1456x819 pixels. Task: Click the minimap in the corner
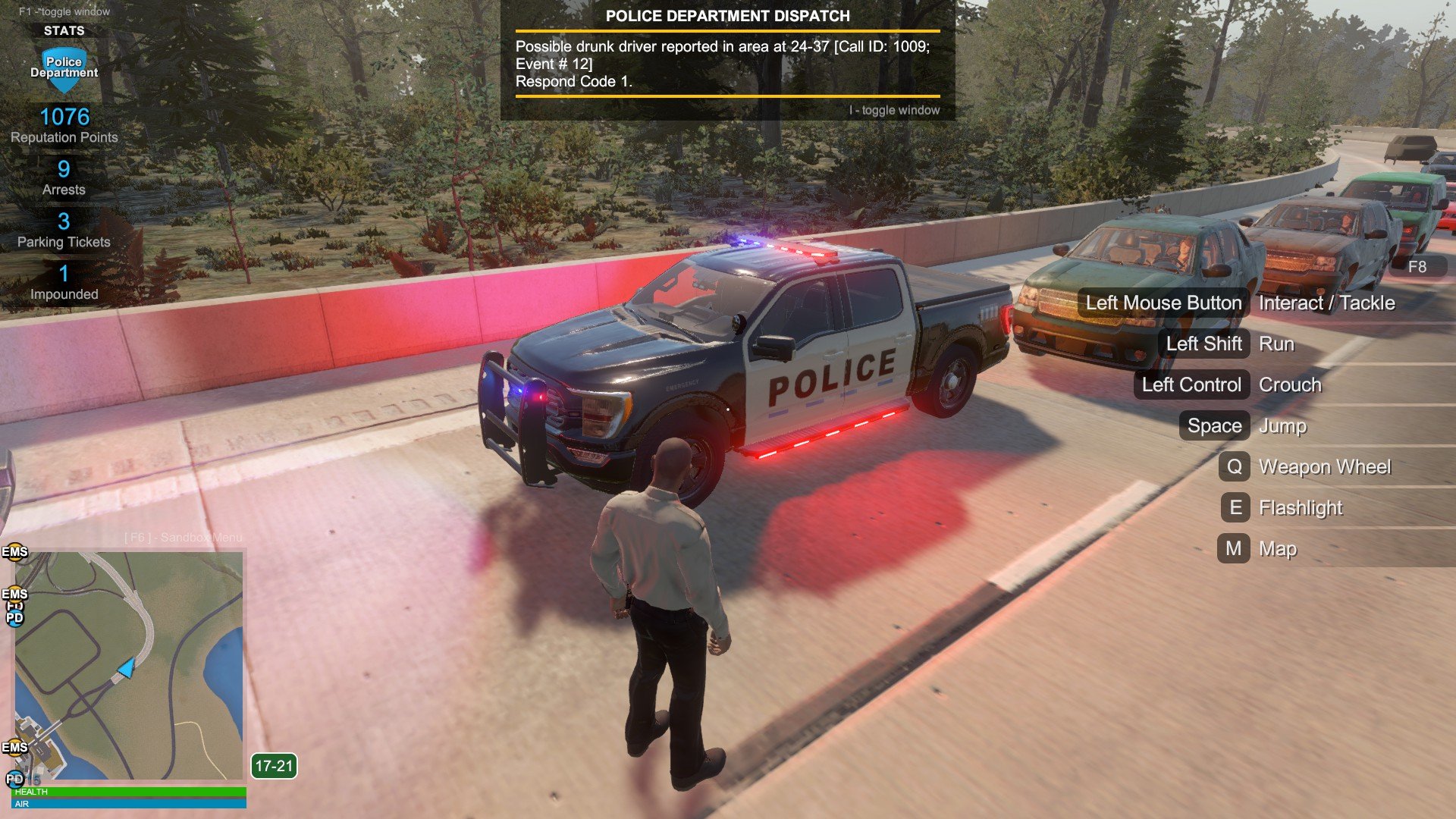point(129,665)
